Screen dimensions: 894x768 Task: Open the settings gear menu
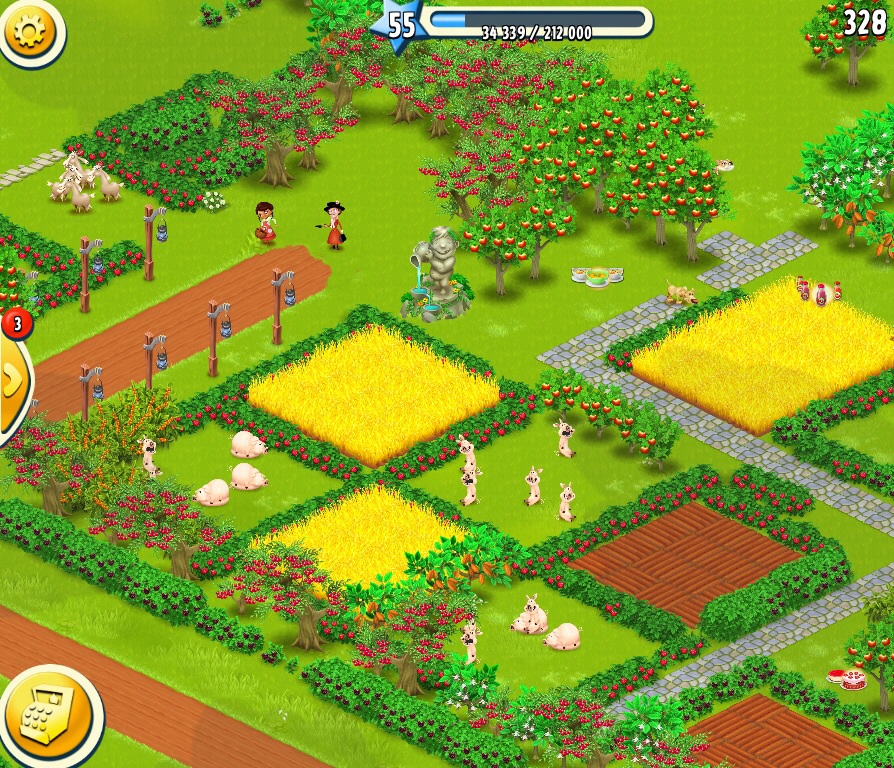point(29,30)
